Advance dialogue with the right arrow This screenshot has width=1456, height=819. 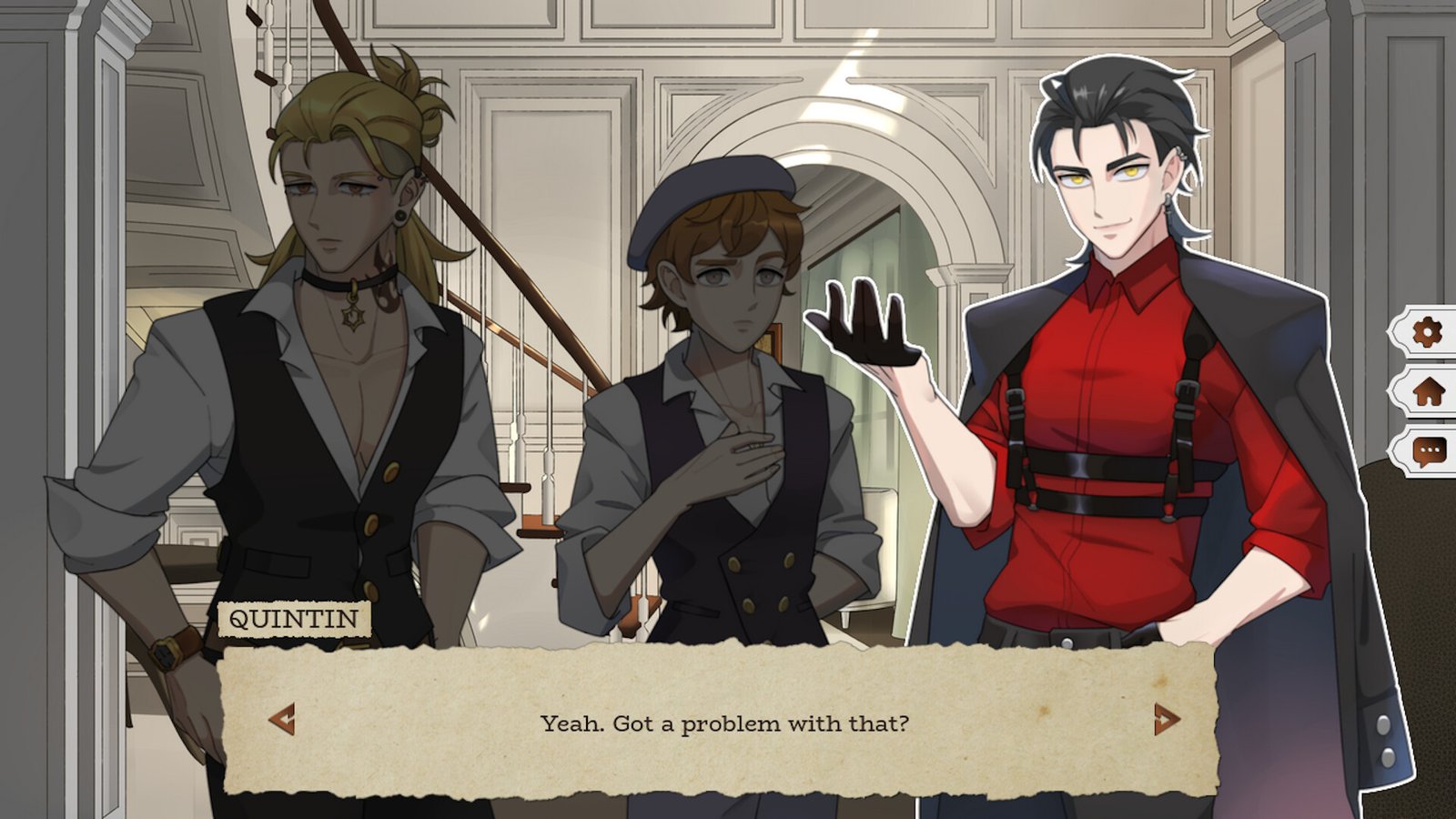click(1166, 719)
